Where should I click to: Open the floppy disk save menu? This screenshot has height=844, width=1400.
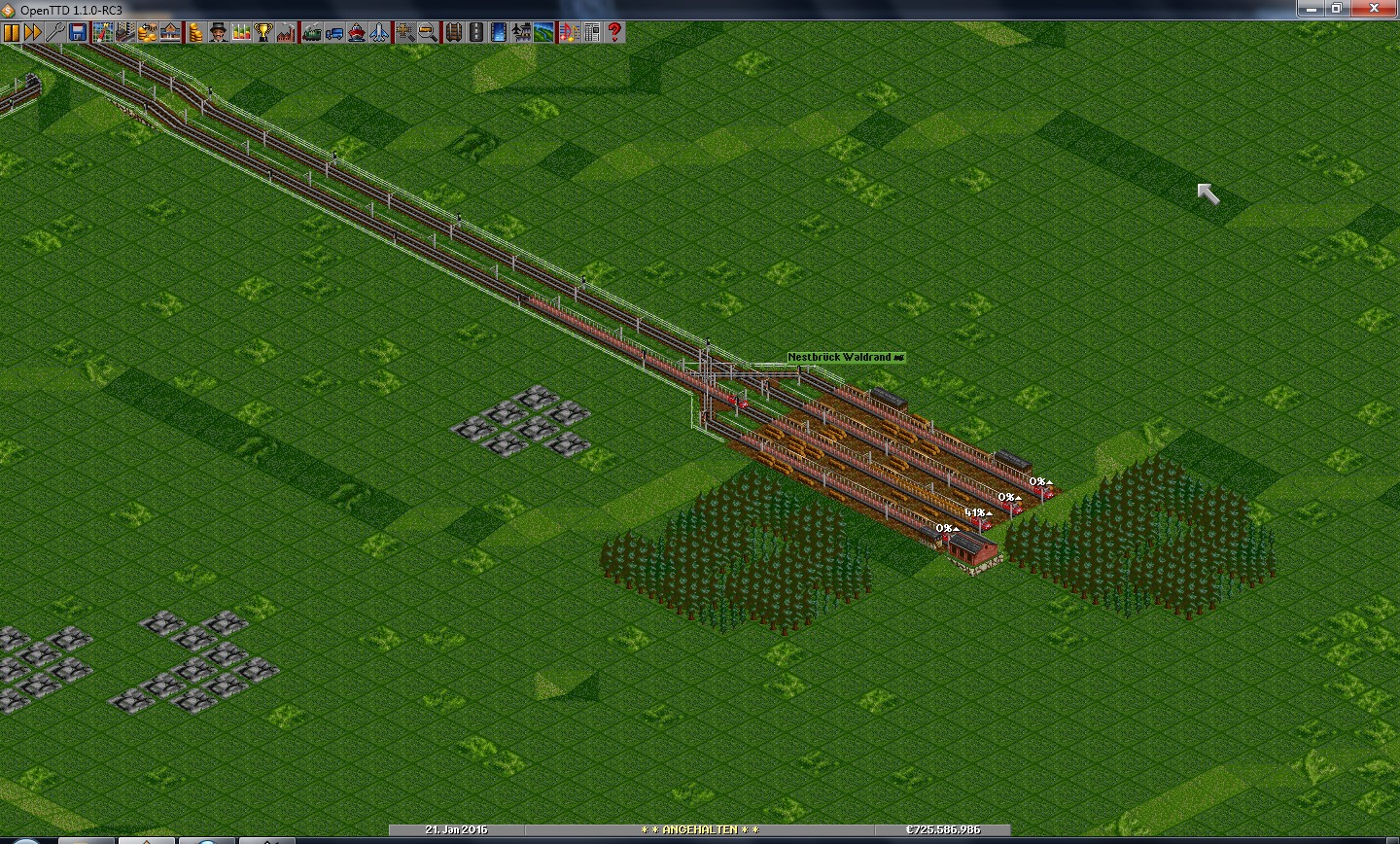(78, 32)
